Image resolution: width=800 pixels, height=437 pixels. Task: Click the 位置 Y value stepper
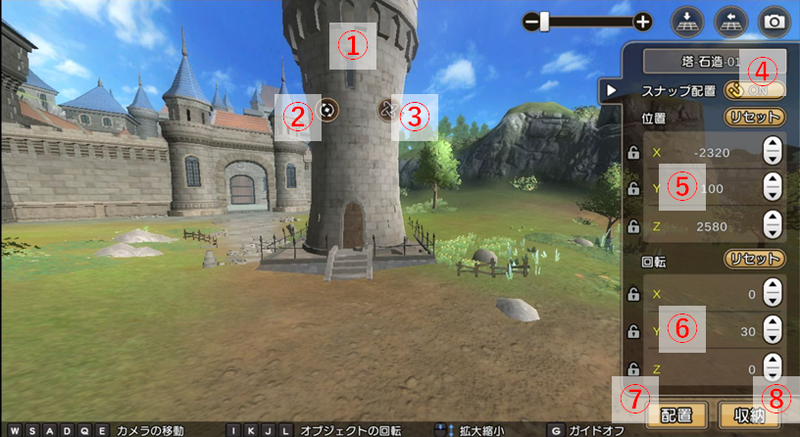pyautogui.click(x=771, y=187)
